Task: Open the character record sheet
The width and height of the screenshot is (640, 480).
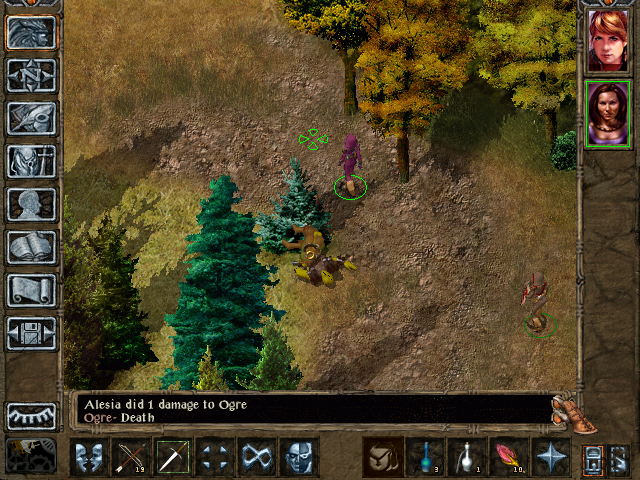Action: tap(31, 204)
